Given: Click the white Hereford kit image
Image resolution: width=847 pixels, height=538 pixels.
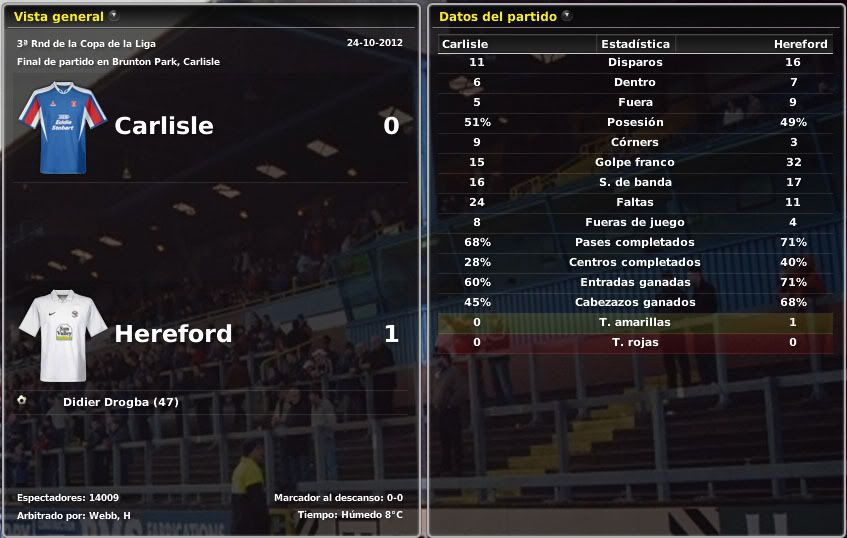Looking at the screenshot, I should (x=62, y=334).
